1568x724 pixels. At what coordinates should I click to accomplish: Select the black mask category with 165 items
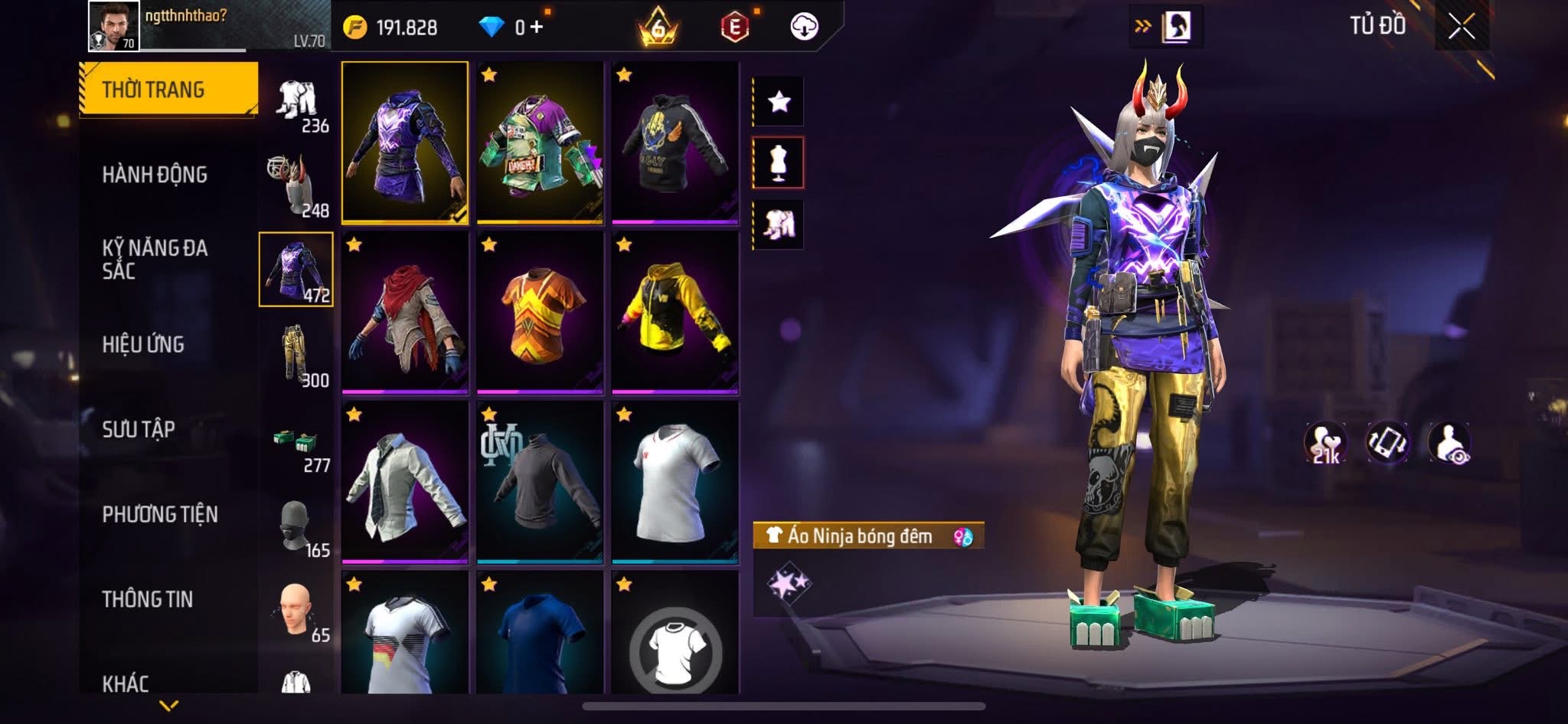tap(297, 526)
